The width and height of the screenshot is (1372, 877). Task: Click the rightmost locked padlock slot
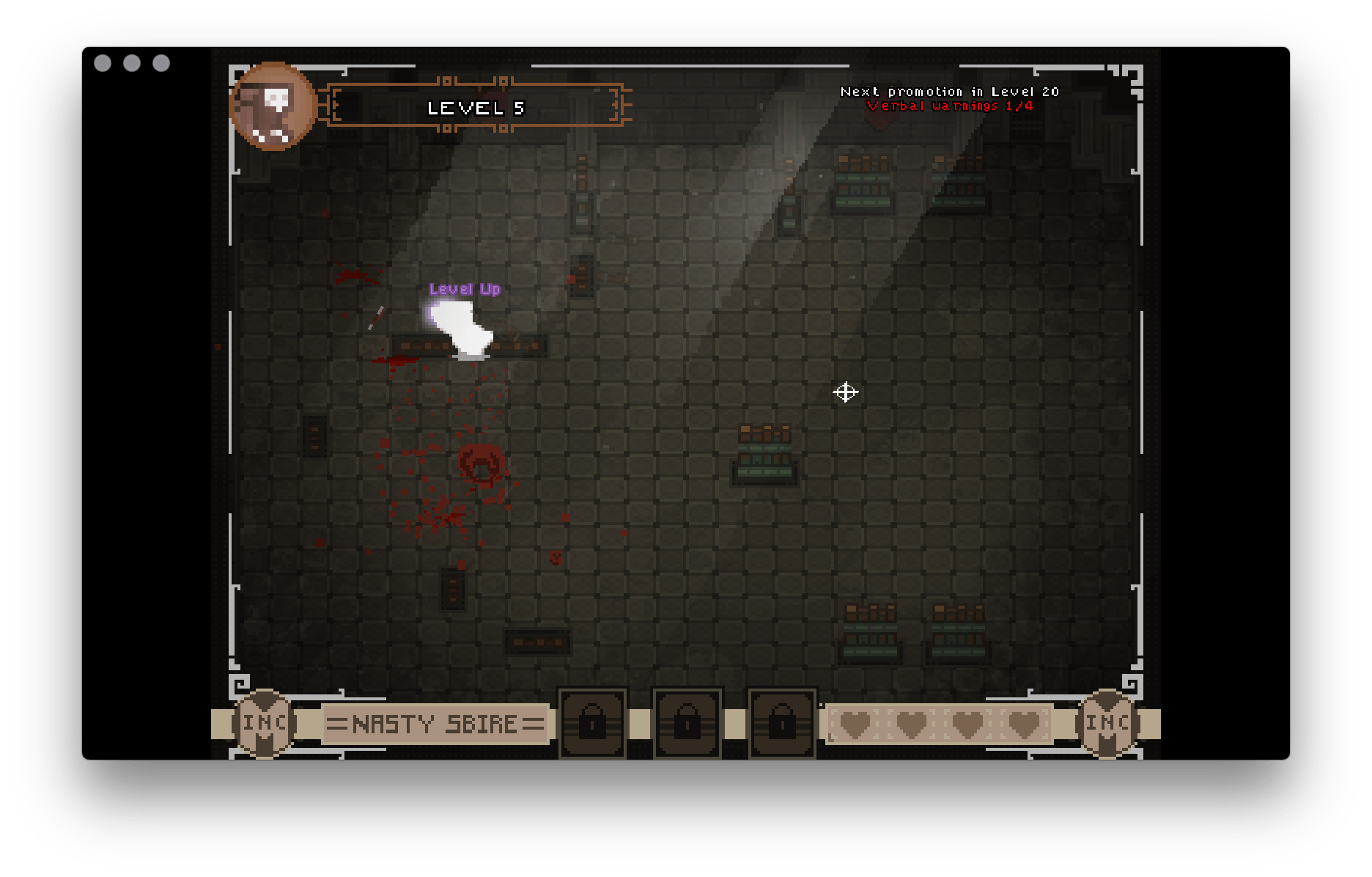tap(781, 724)
